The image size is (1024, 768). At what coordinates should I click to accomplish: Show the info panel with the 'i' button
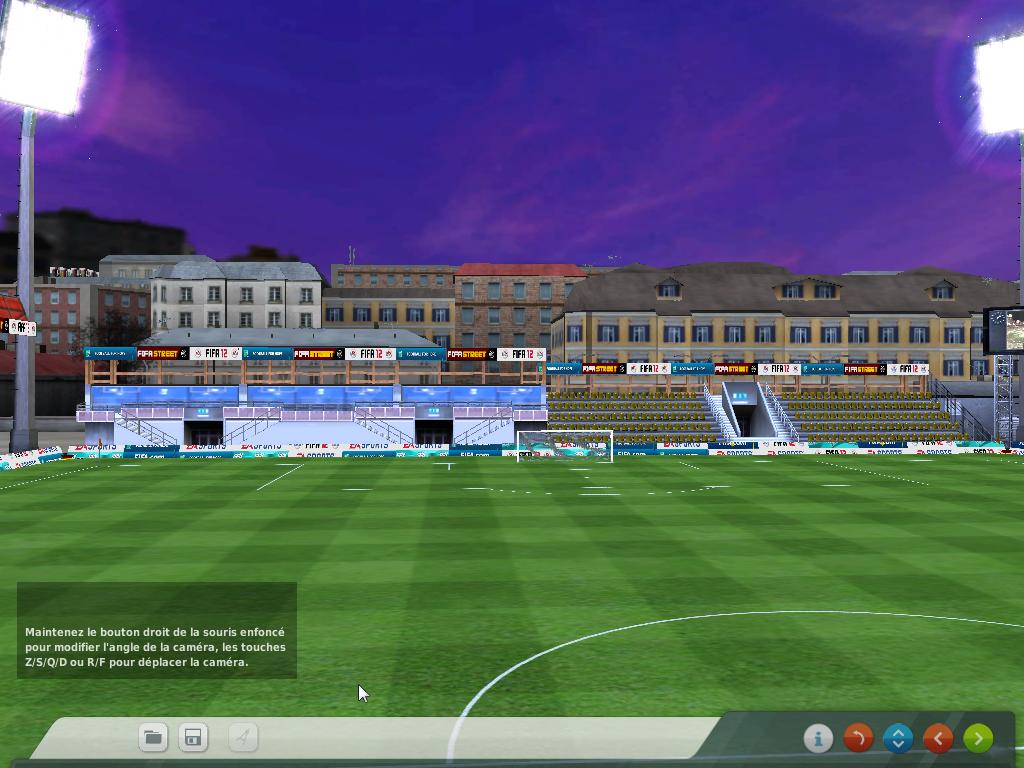click(818, 738)
